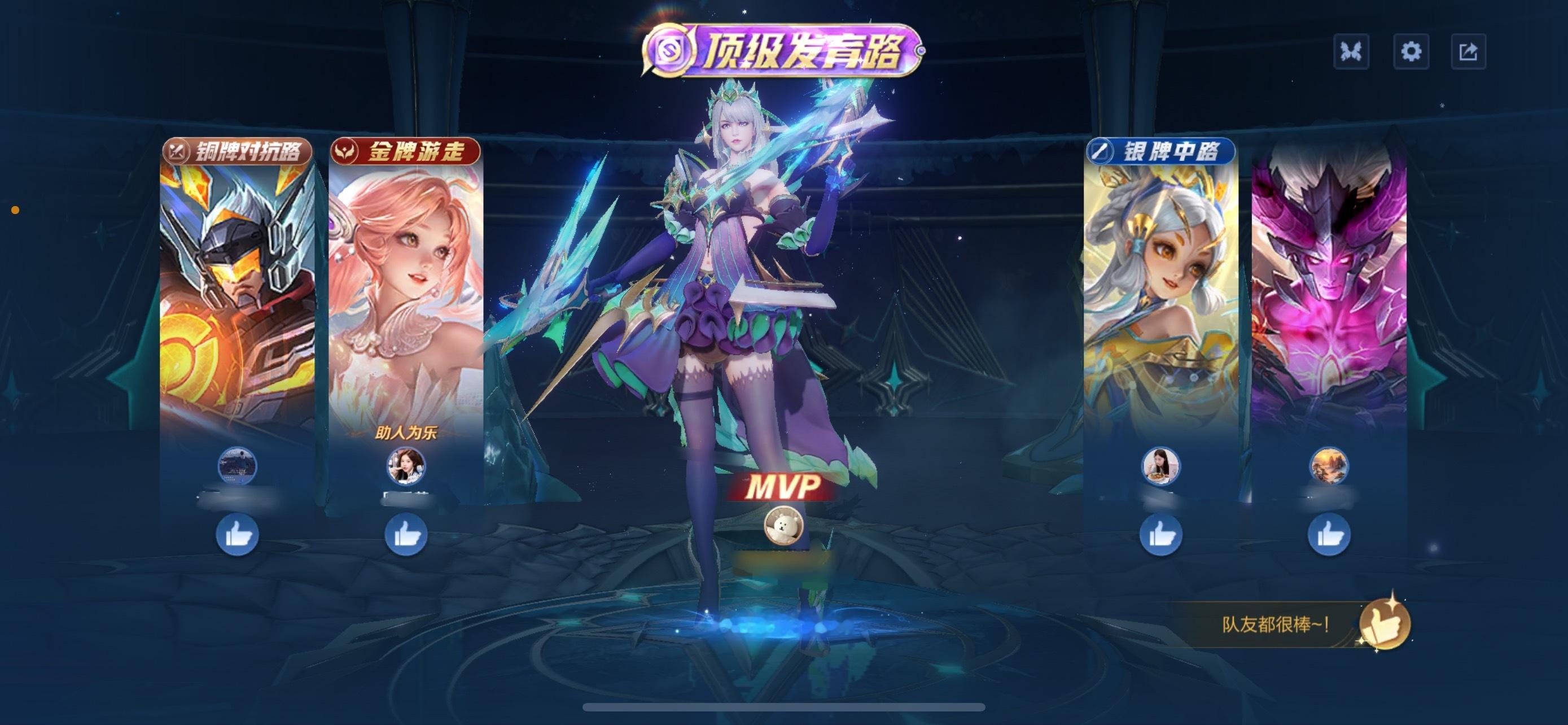Open the settings gear icon
Viewport: 1568px width, 725px height.
[1412, 52]
